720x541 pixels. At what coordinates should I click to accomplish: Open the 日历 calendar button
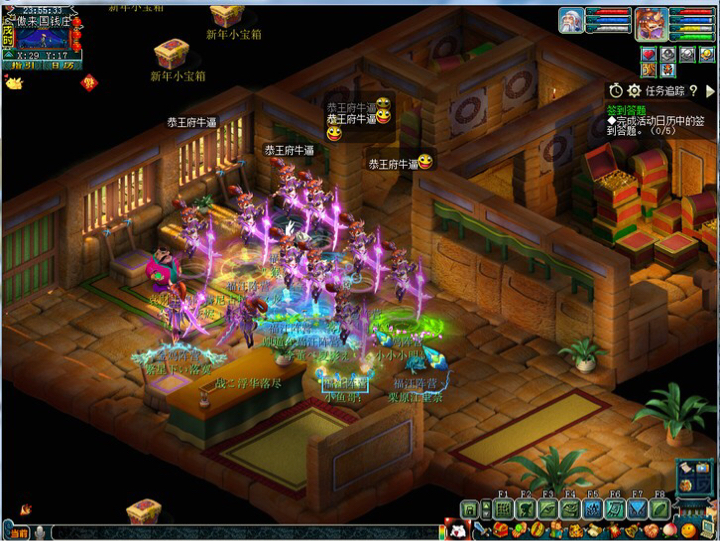(x=62, y=64)
